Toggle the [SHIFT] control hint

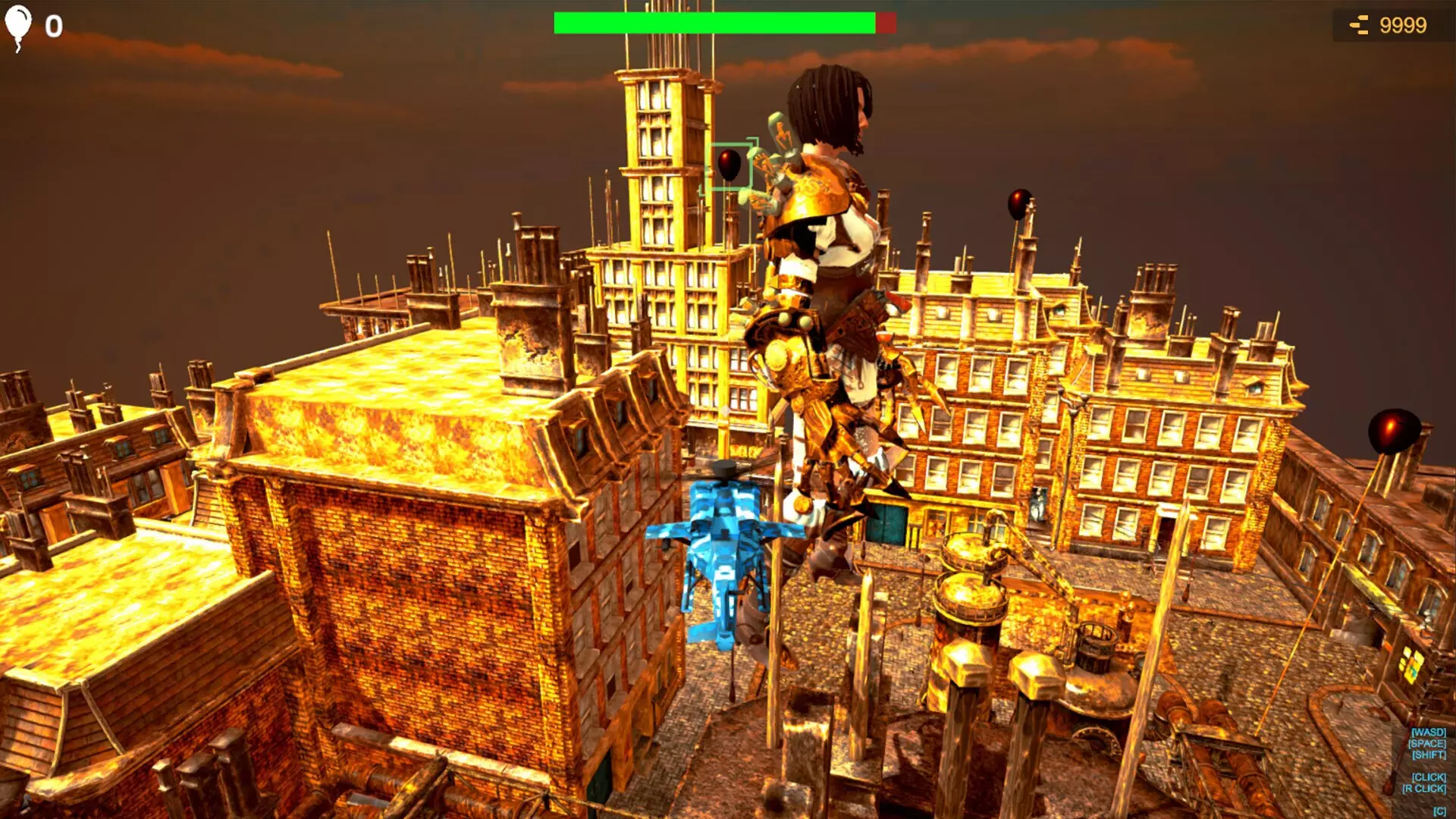pyautogui.click(x=1429, y=755)
